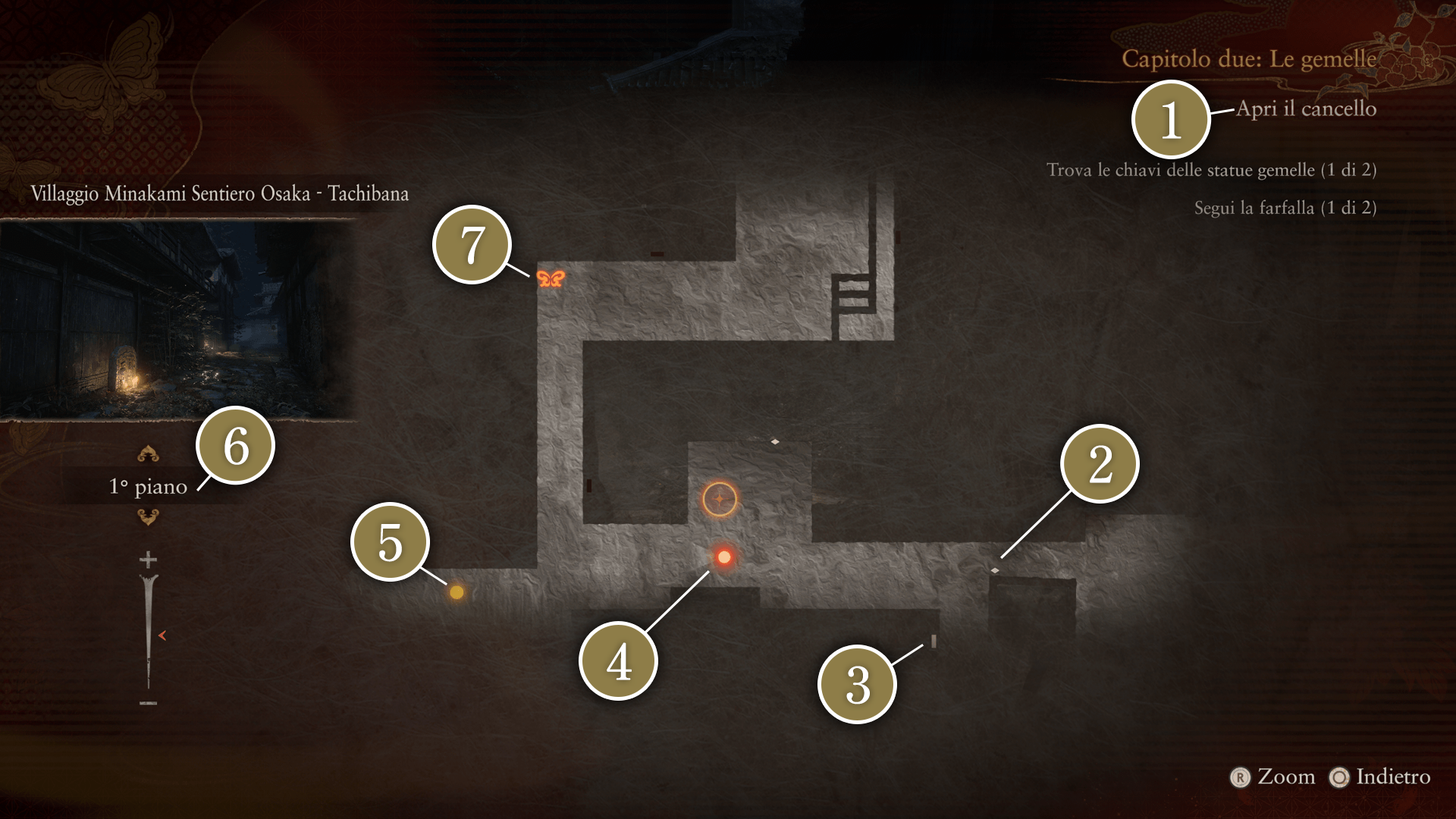The image size is (1456, 819).
Task: Click the '1° piano' floor label
Action: click(148, 486)
